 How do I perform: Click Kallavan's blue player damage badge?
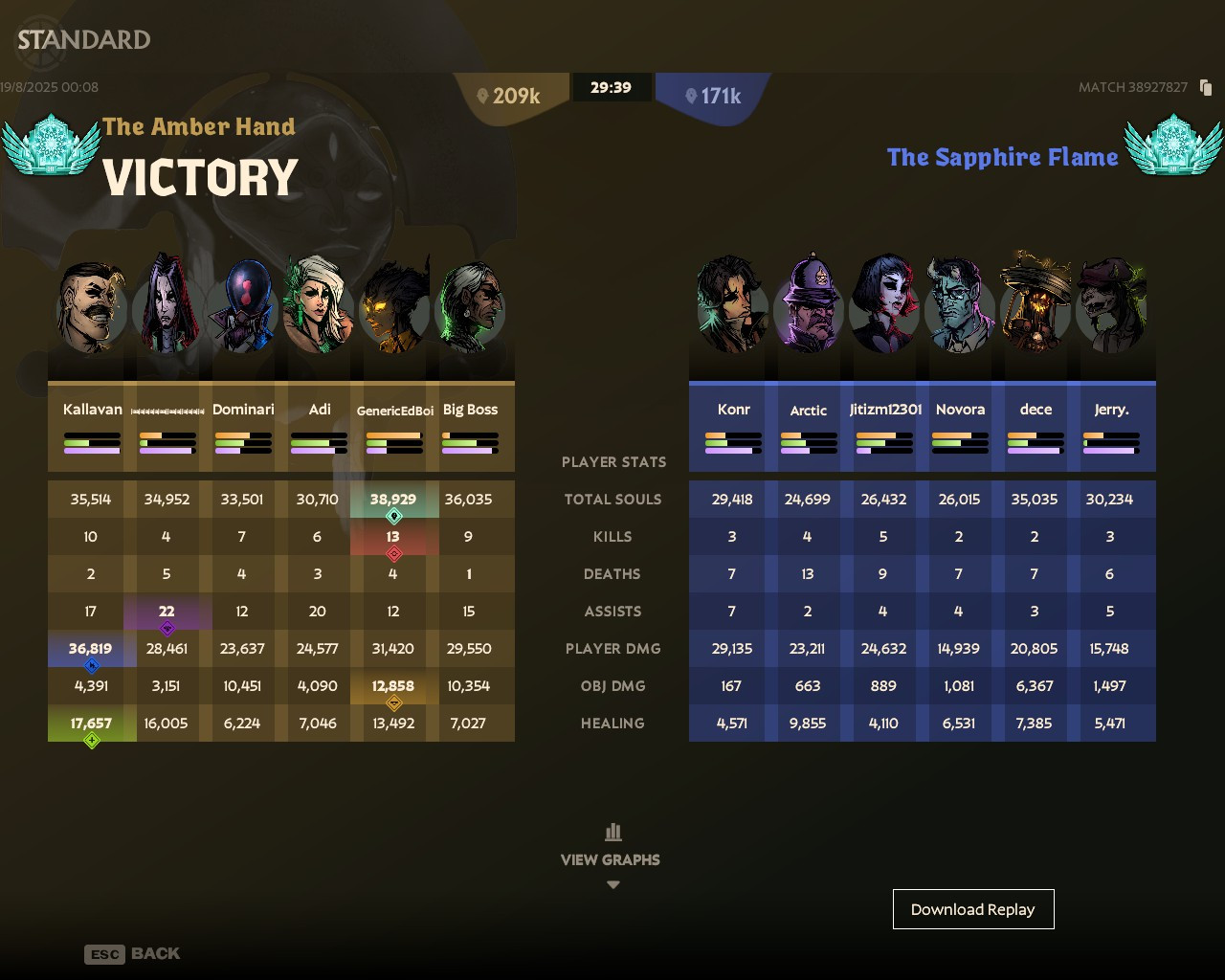pos(91,663)
